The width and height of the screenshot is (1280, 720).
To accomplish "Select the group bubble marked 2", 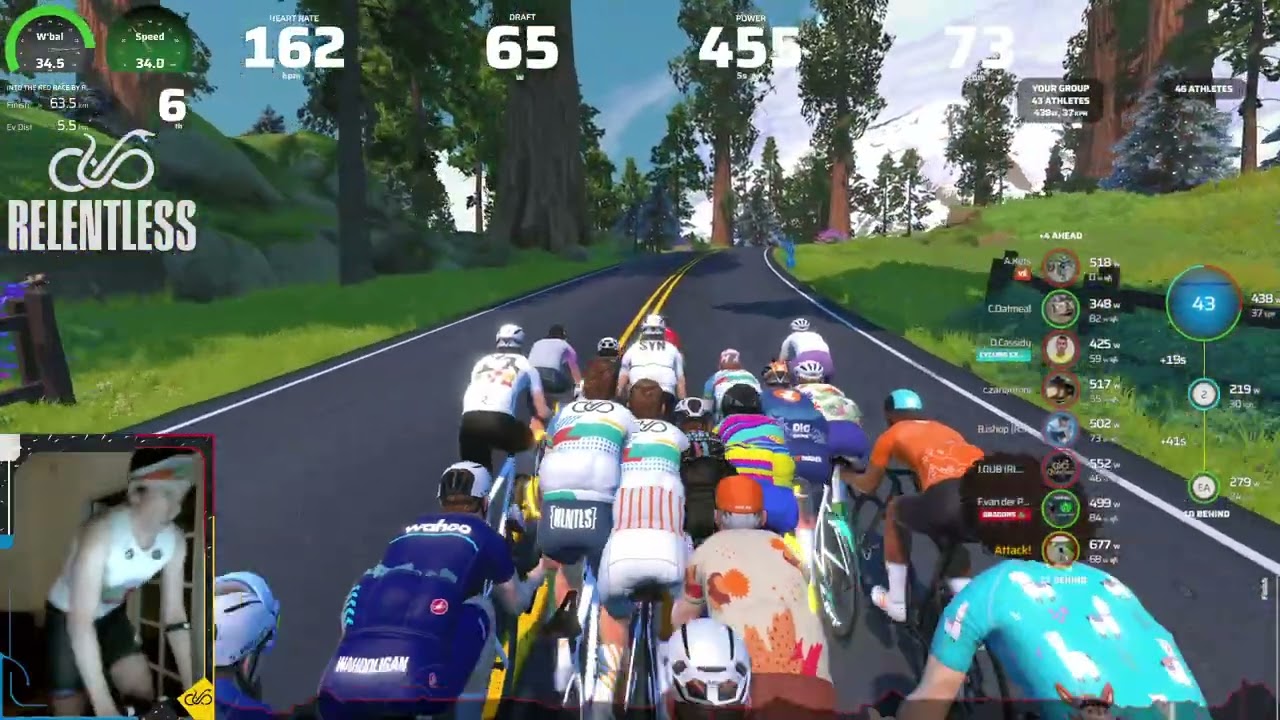I will [1203, 394].
